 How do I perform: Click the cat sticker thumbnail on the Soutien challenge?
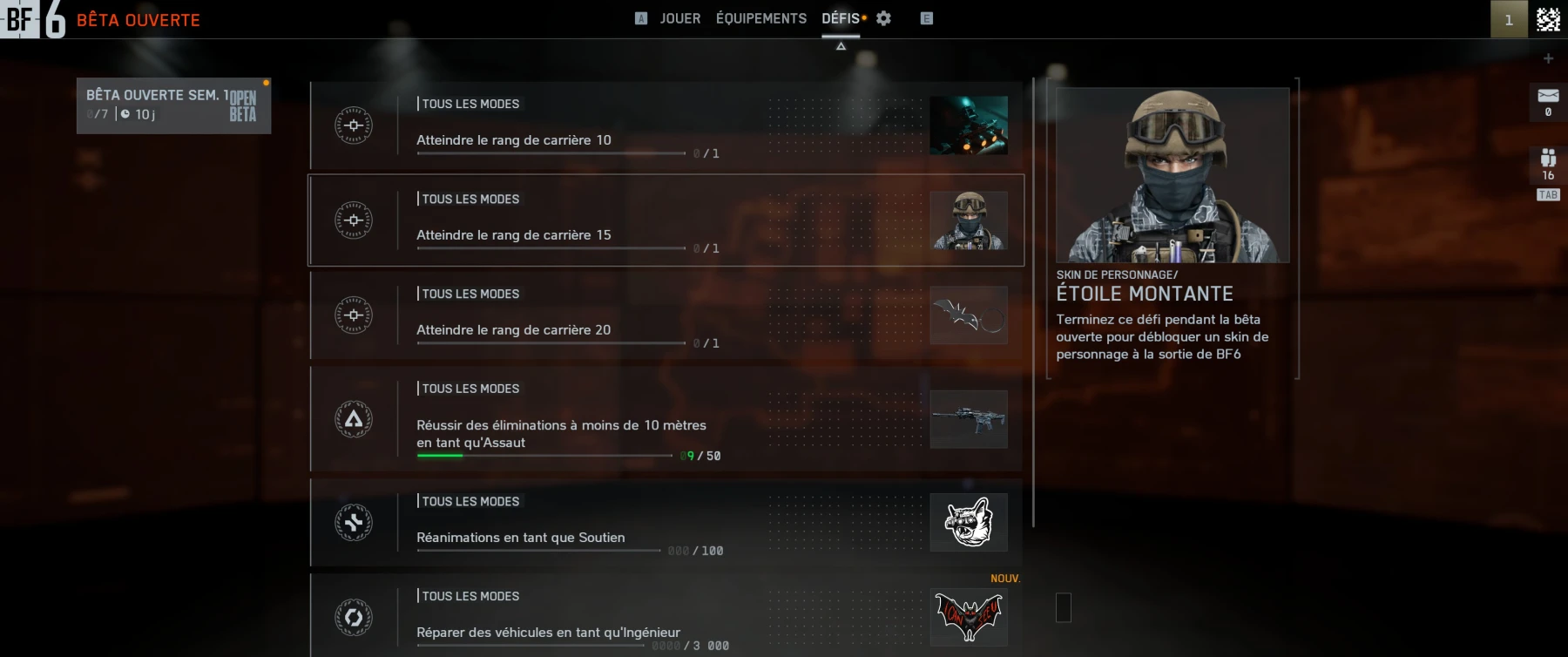tap(969, 523)
